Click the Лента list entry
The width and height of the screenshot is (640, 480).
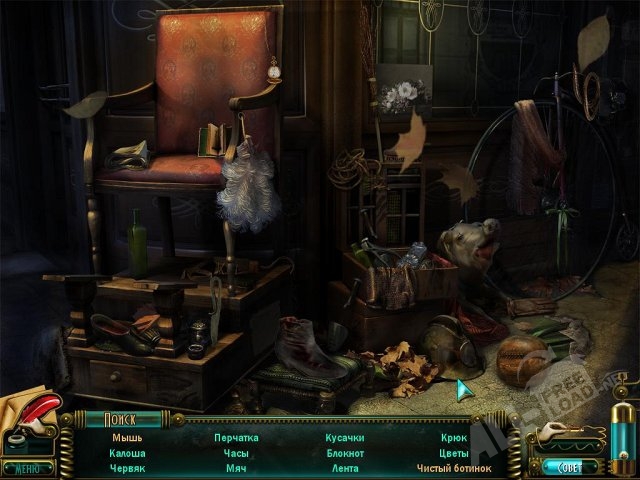click(344, 468)
